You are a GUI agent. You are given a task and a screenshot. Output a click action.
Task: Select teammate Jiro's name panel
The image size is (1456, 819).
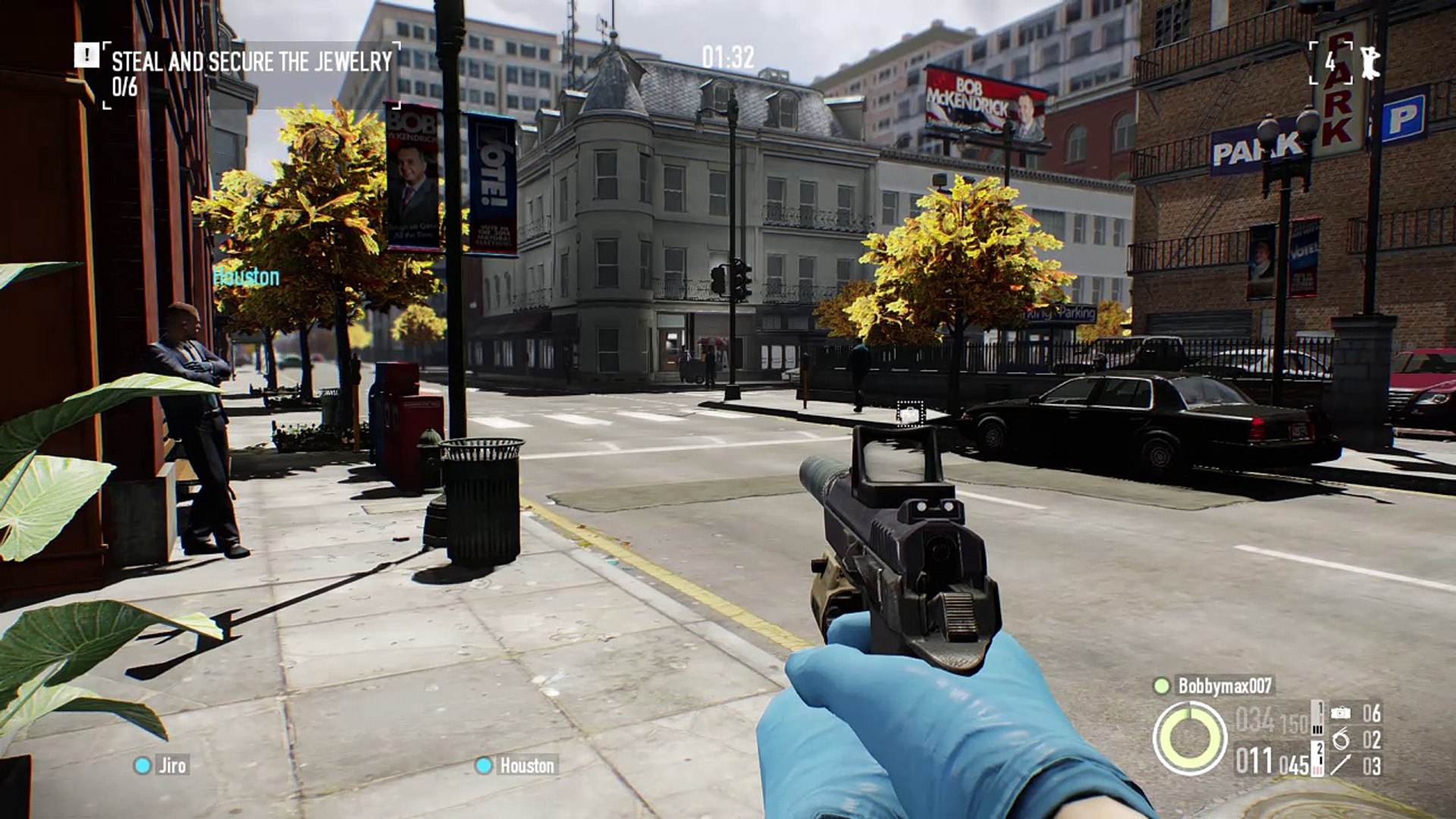(162, 765)
